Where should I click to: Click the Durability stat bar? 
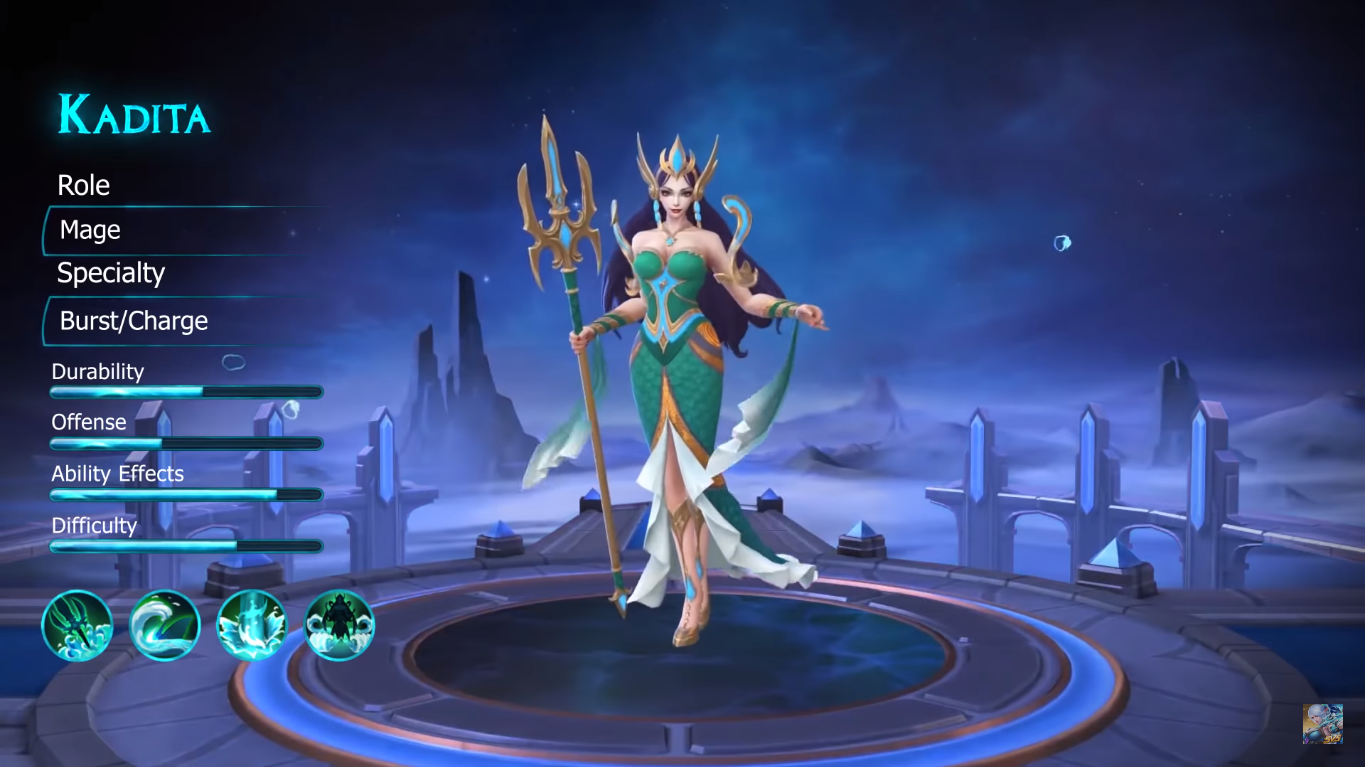point(185,391)
